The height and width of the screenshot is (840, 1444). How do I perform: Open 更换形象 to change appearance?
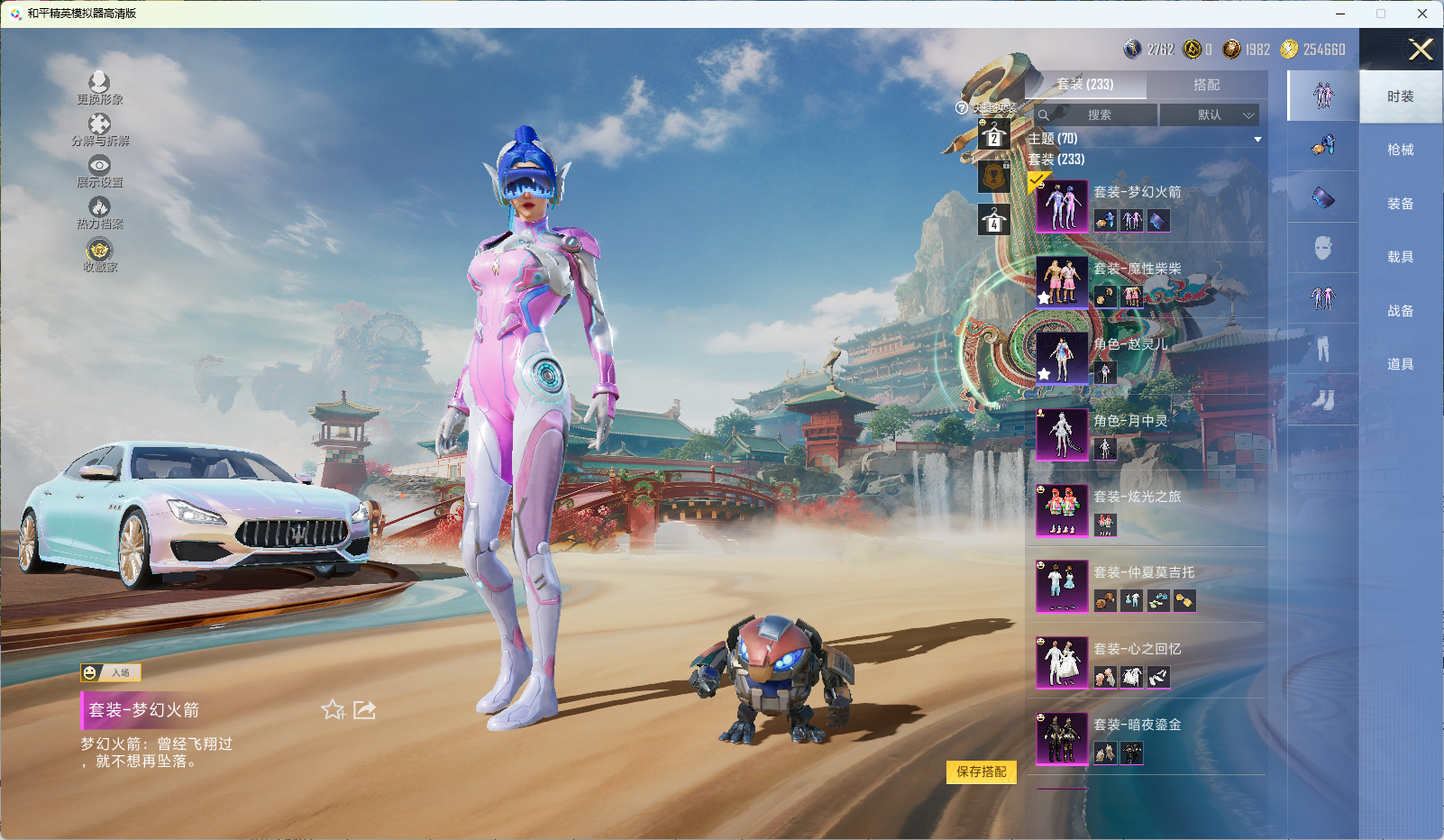coord(99,87)
